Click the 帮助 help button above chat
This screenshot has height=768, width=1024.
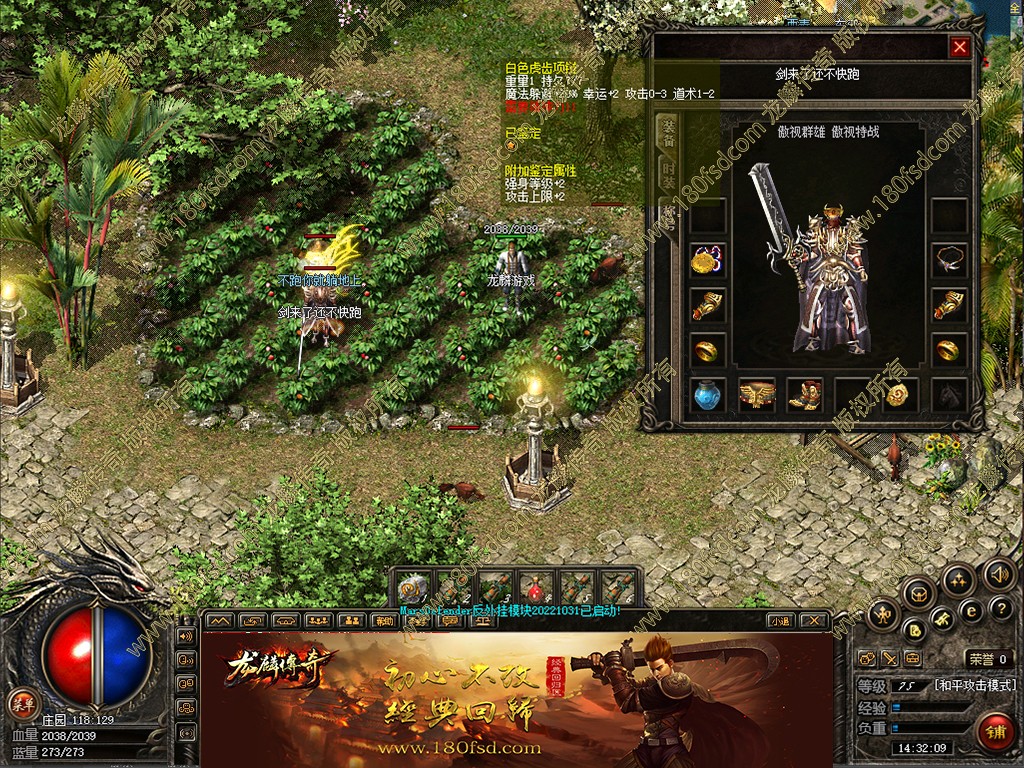click(383, 620)
